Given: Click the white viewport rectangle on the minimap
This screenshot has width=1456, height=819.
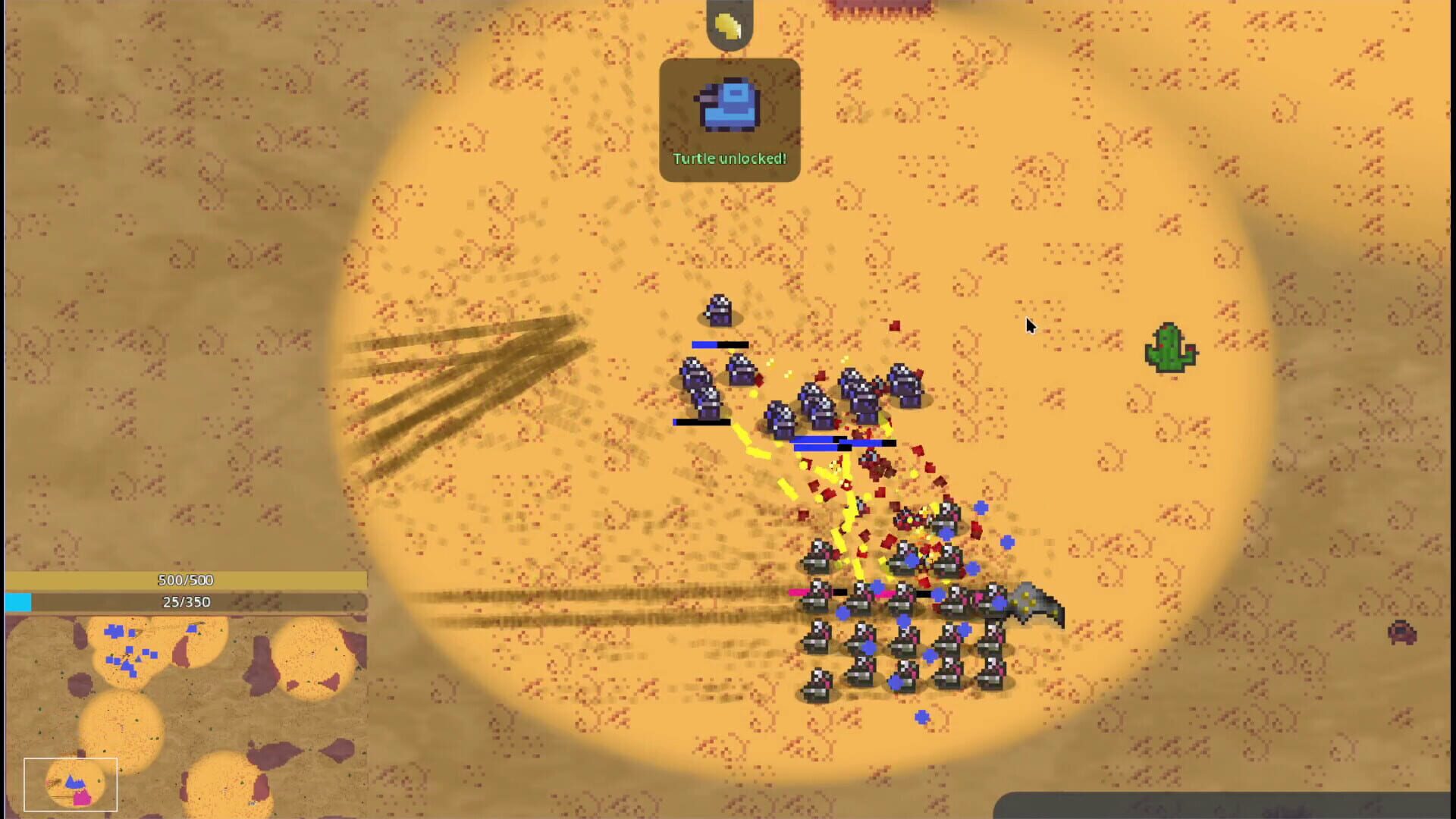Looking at the screenshot, I should pos(72,784).
